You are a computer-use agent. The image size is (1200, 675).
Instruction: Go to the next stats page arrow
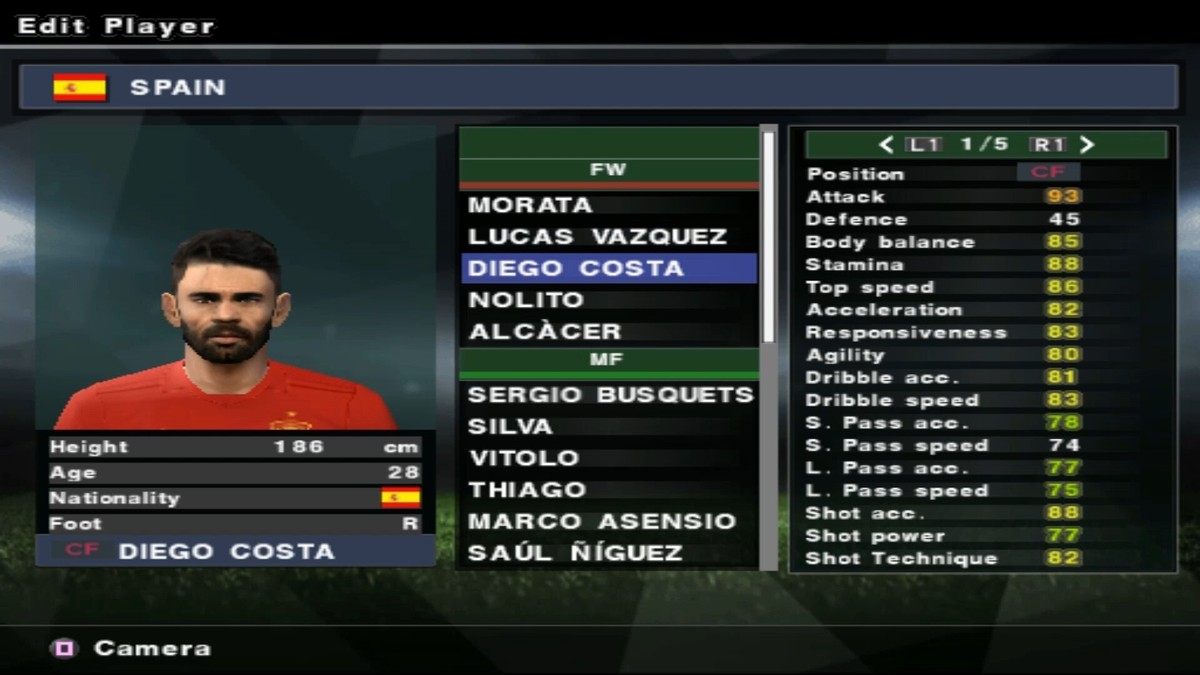coord(1088,145)
